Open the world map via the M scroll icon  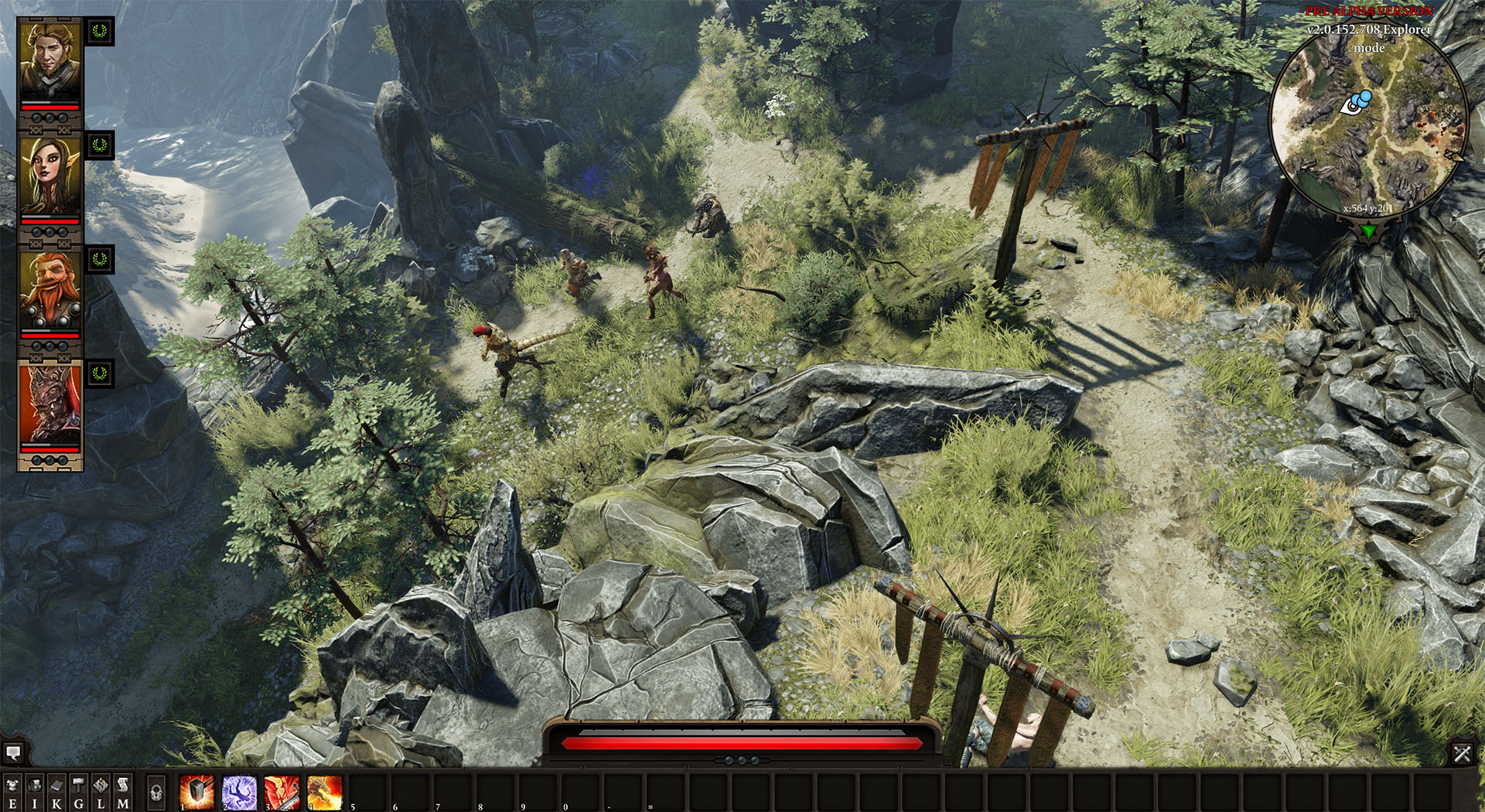pos(122,789)
